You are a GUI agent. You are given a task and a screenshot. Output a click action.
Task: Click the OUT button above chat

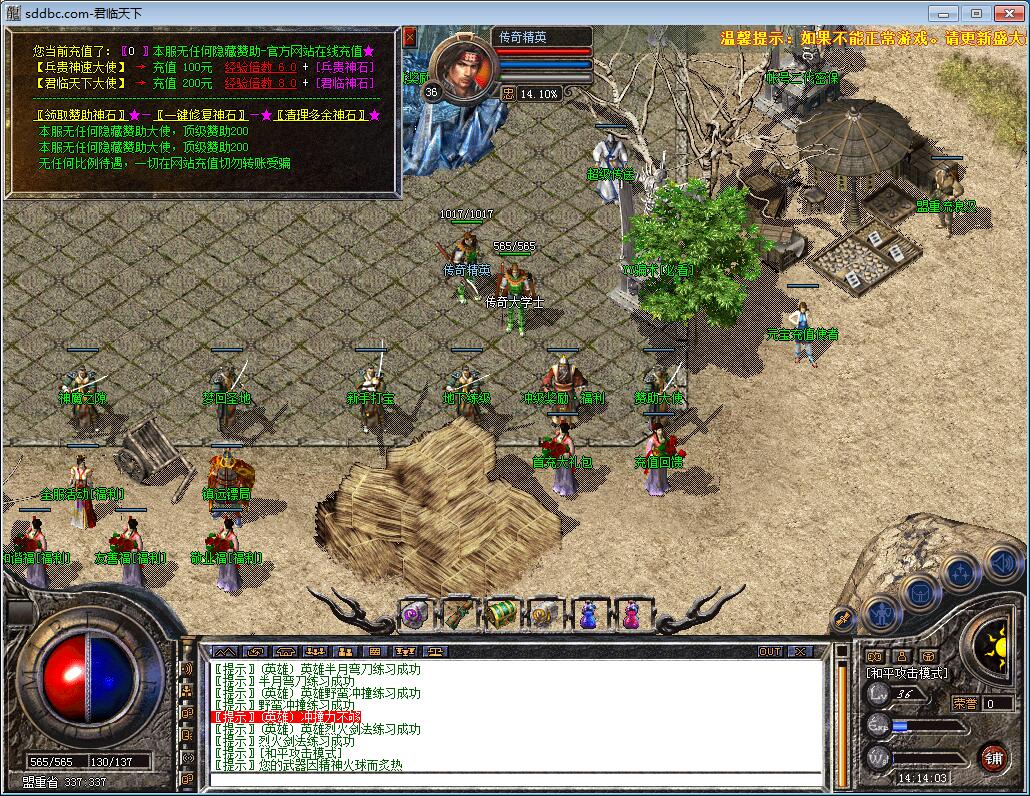769,651
